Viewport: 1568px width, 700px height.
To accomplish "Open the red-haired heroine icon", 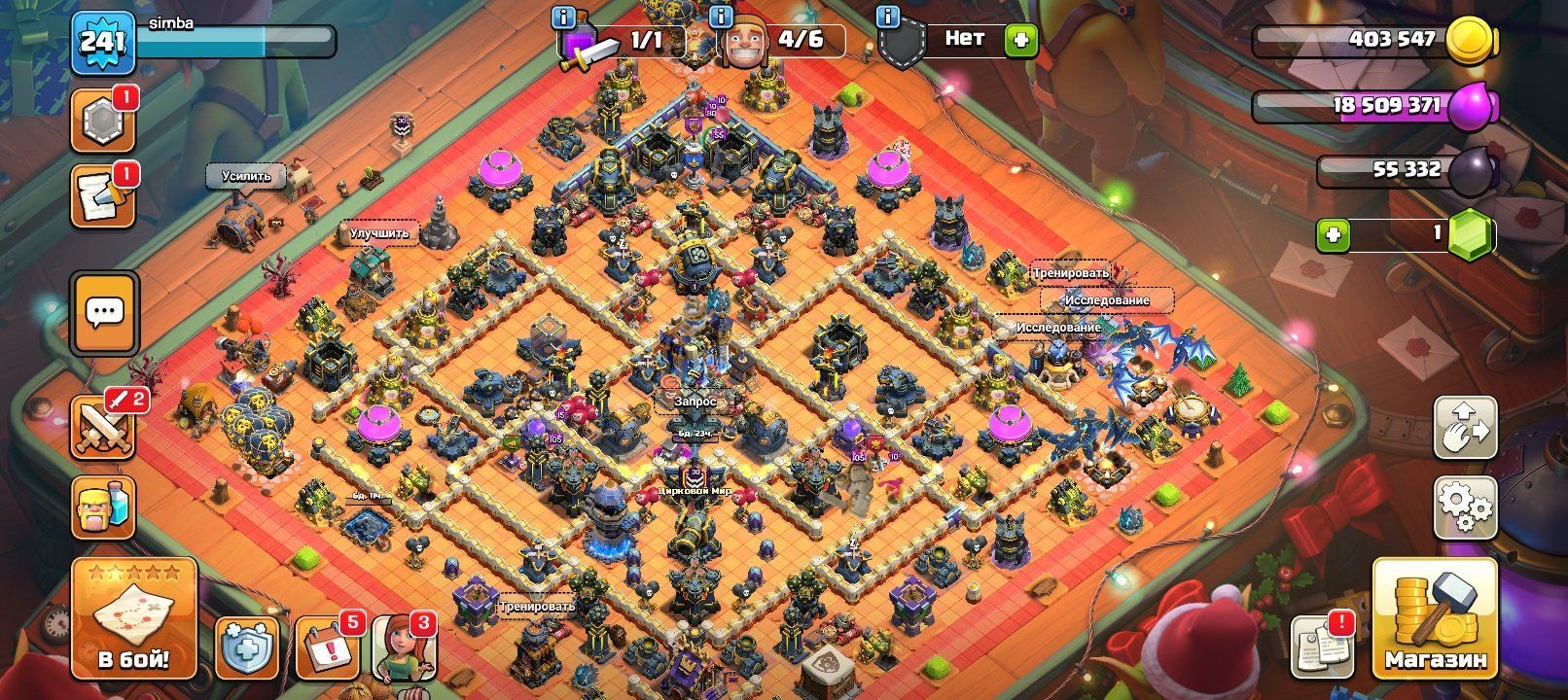I will (x=404, y=647).
